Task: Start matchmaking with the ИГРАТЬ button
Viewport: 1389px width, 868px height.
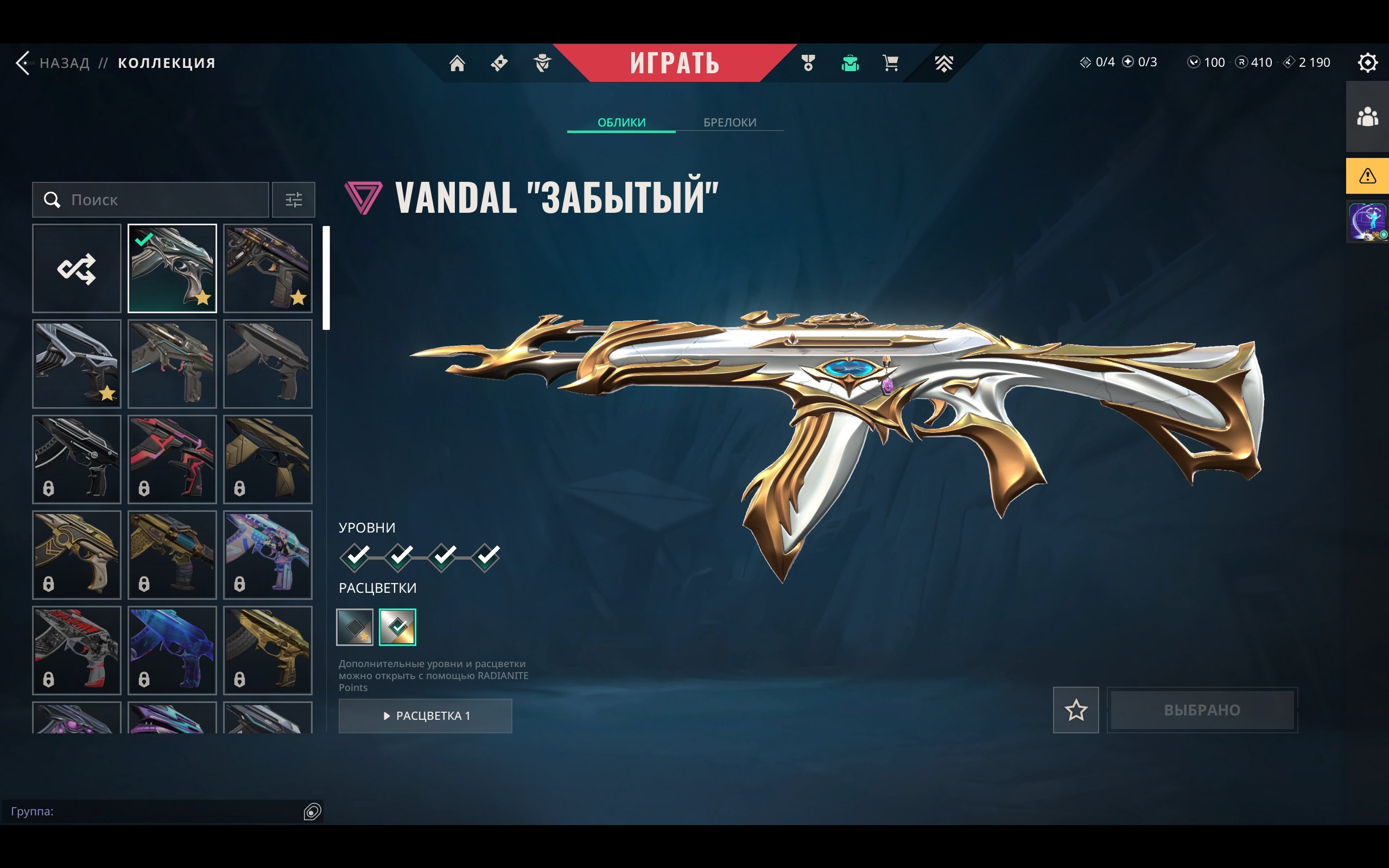Action: point(674,62)
